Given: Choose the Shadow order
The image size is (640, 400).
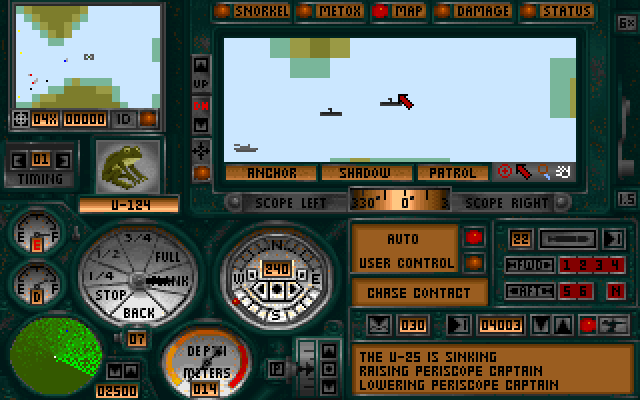Looking at the screenshot, I should click(x=361, y=172).
